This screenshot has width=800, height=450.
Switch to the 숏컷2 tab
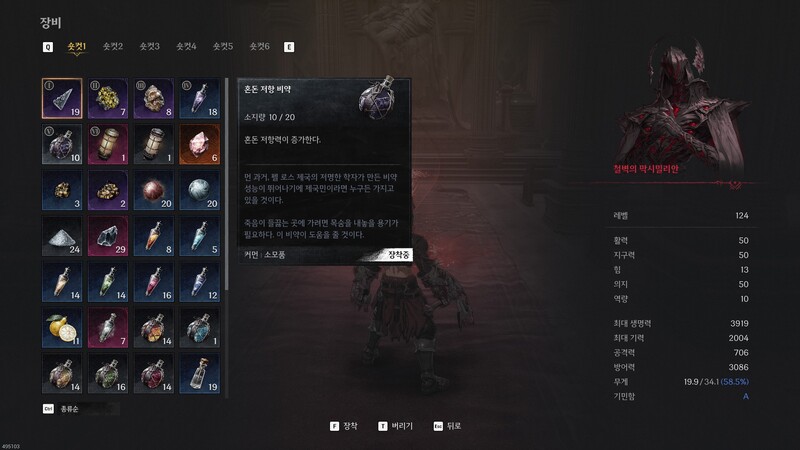pos(113,46)
